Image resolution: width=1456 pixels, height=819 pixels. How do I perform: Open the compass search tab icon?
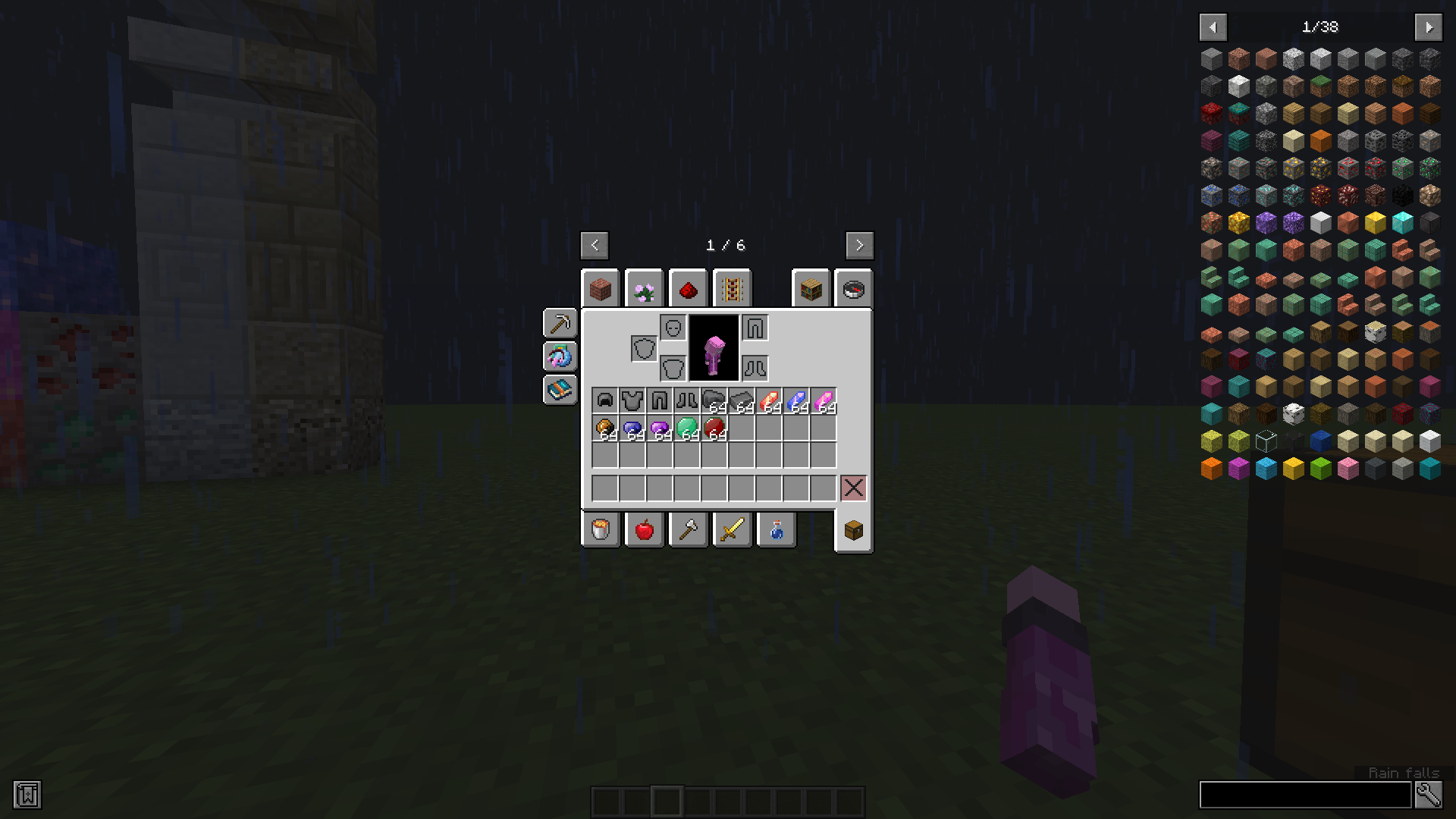pyautogui.click(x=854, y=288)
